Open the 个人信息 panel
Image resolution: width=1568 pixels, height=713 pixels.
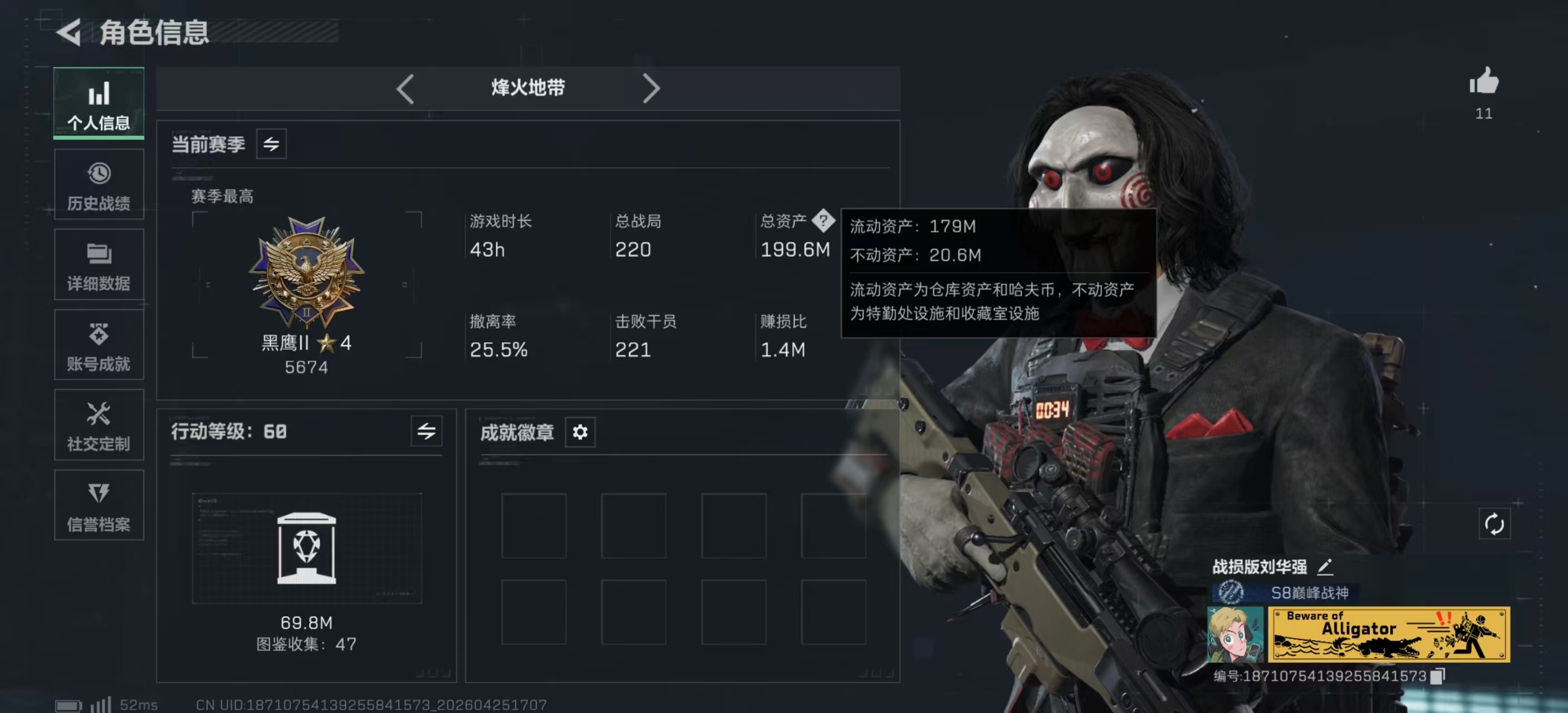tap(99, 104)
